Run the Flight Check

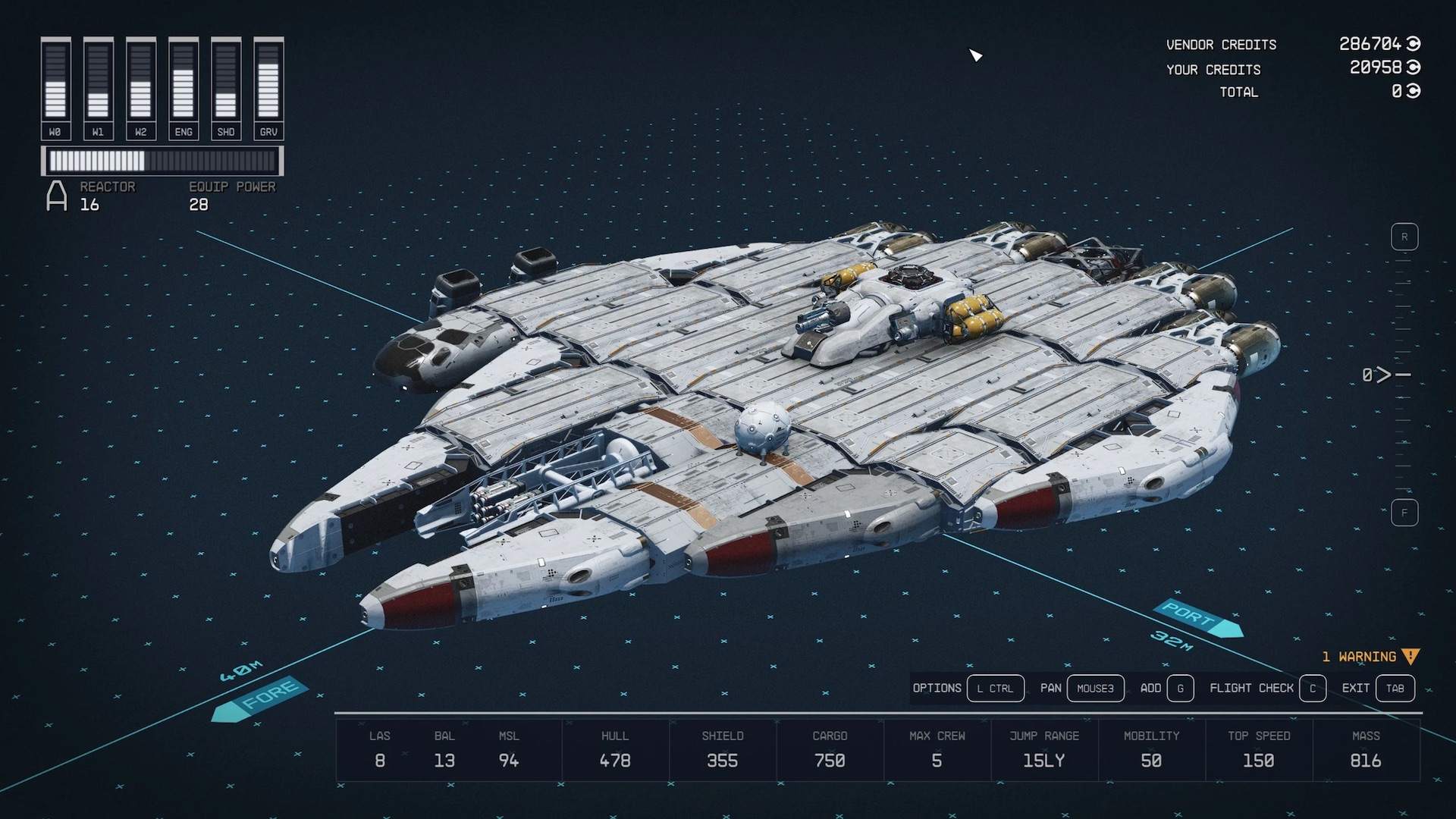1312,689
